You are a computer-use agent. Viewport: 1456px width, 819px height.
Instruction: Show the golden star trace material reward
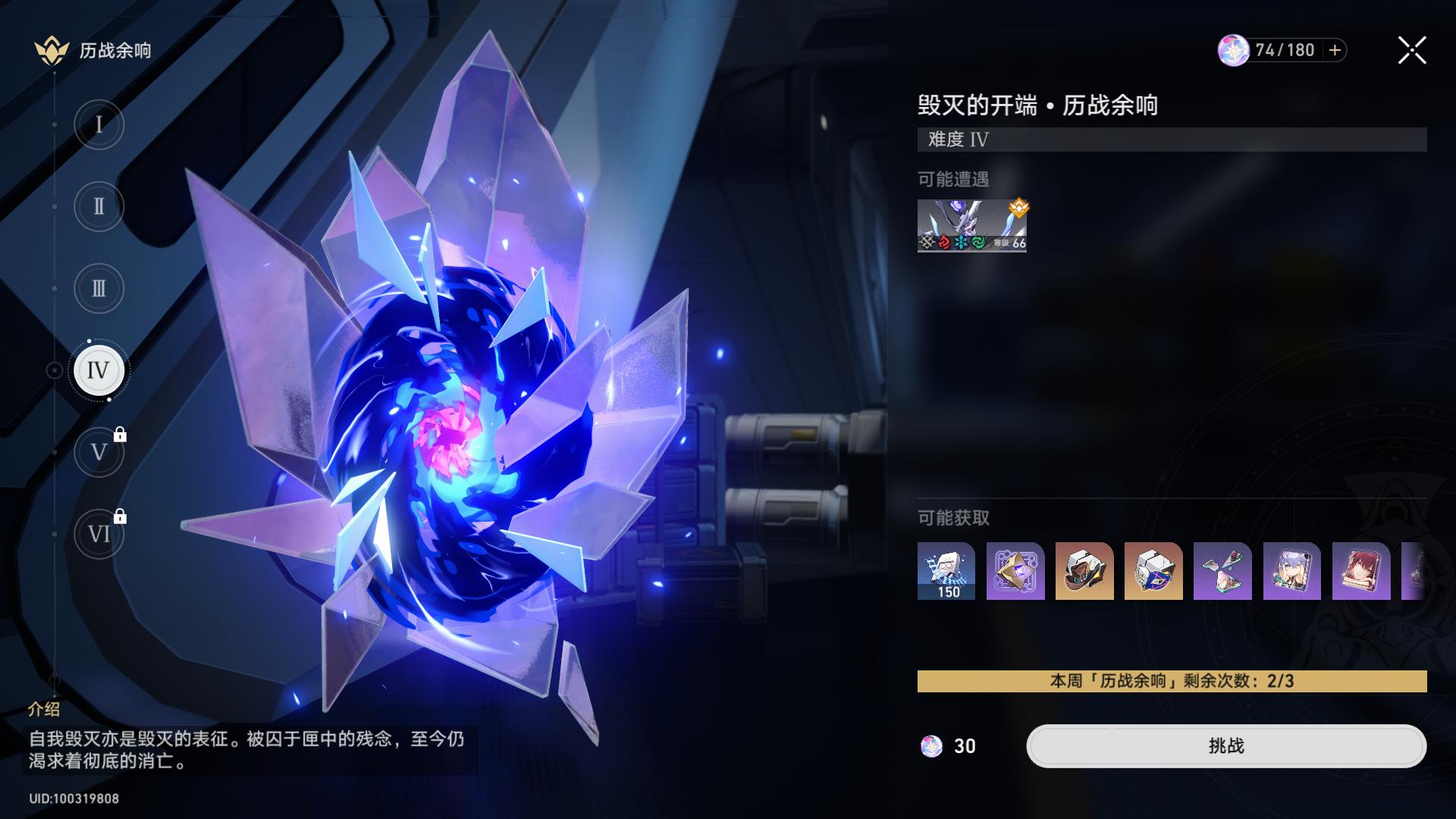click(x=1015, y=571)
